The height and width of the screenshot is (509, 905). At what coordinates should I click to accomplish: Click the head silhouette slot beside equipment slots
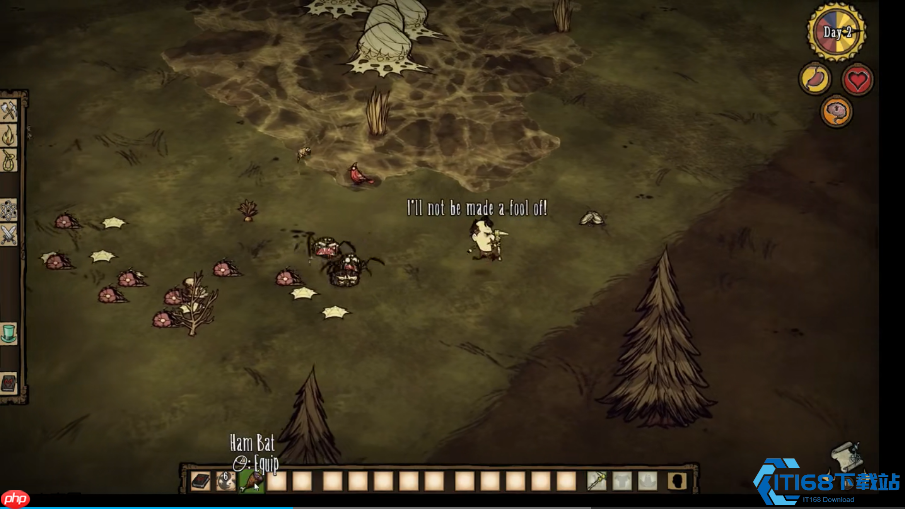tap(677, 481)
